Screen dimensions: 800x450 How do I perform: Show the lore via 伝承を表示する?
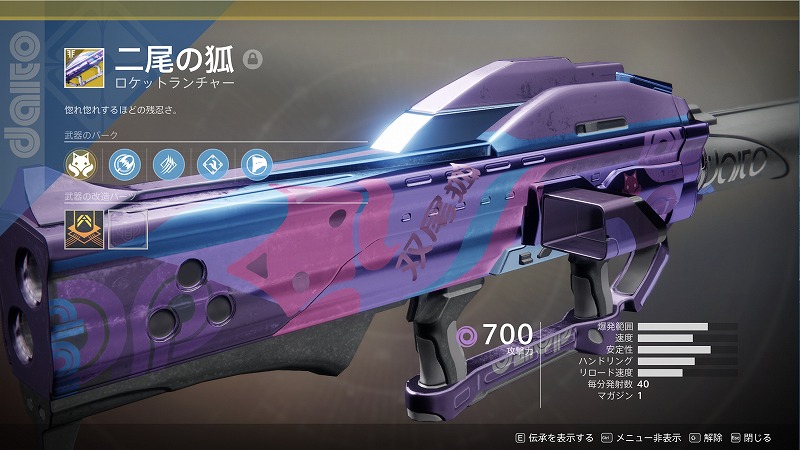552,437
